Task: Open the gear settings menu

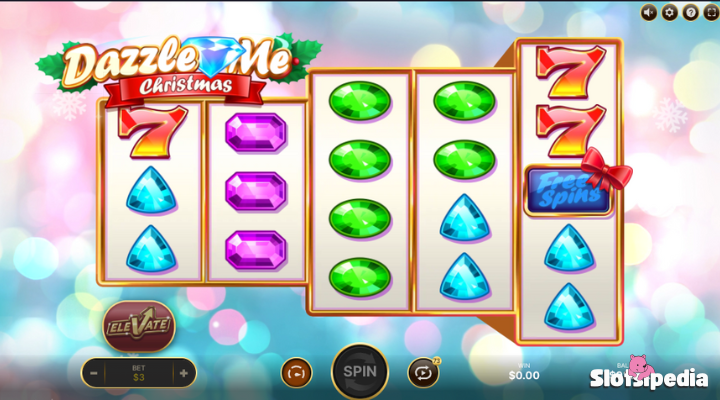Action: pos(669,12)
